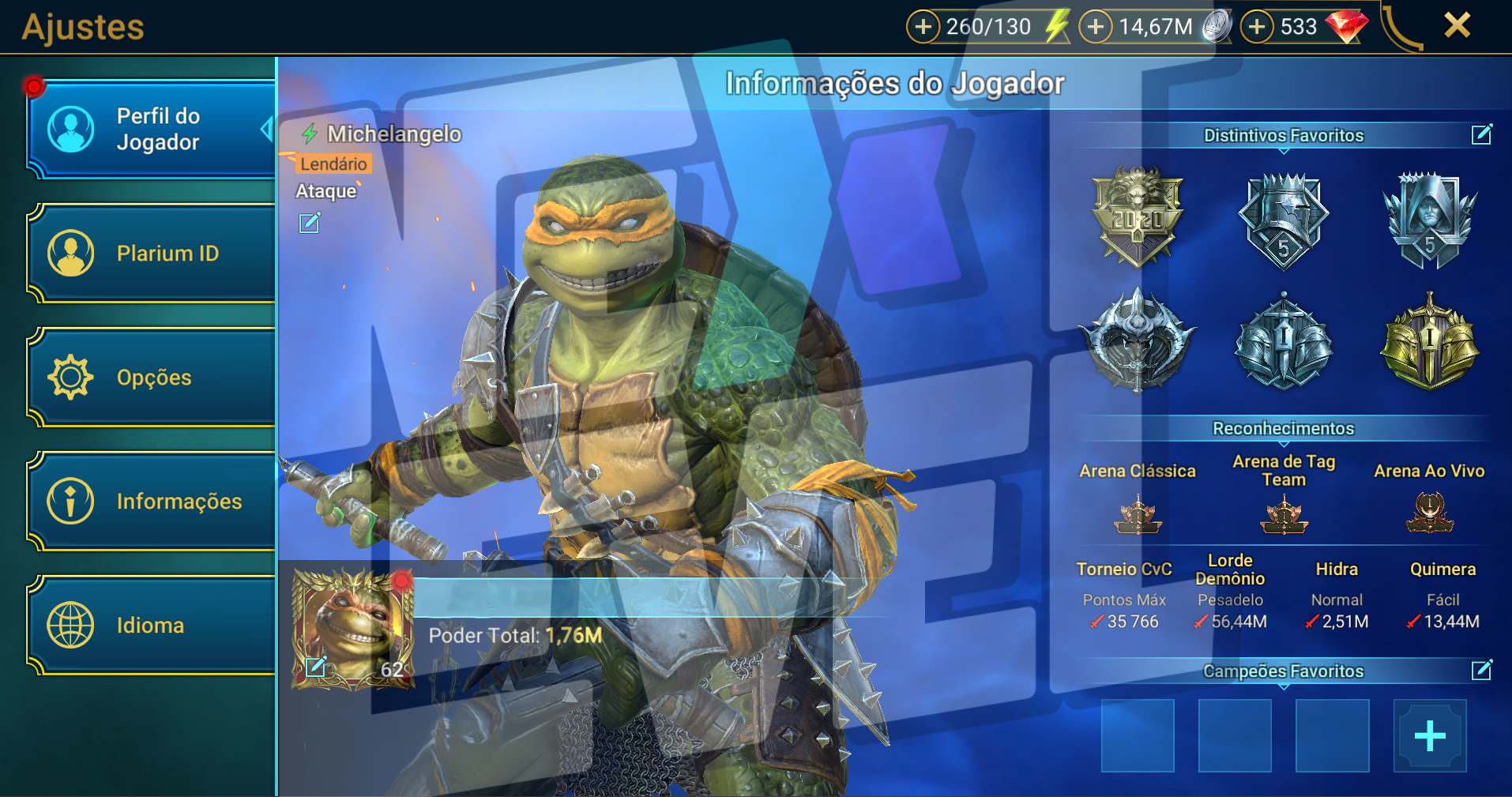Show the Informações section
This screenshot has height=797, width=1512.
[152, 502]
